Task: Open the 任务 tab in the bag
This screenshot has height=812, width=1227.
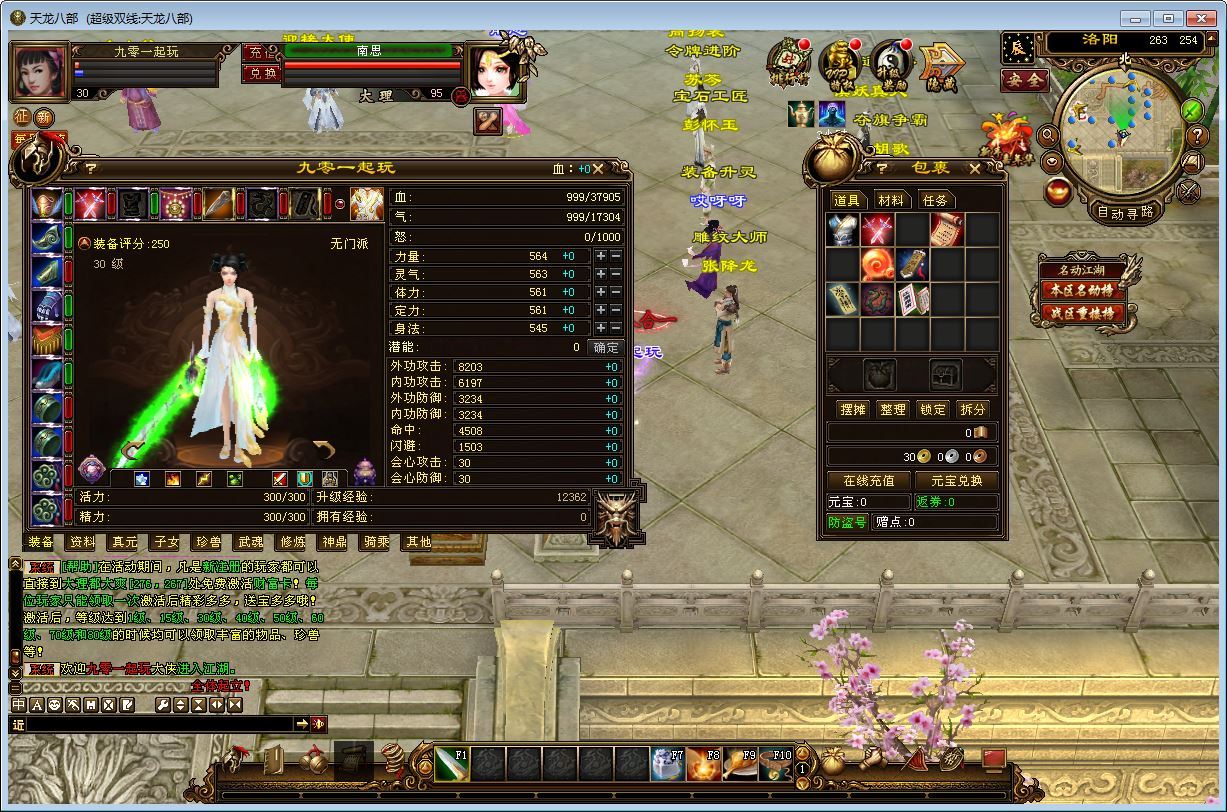Action: [x=934, y=200]
